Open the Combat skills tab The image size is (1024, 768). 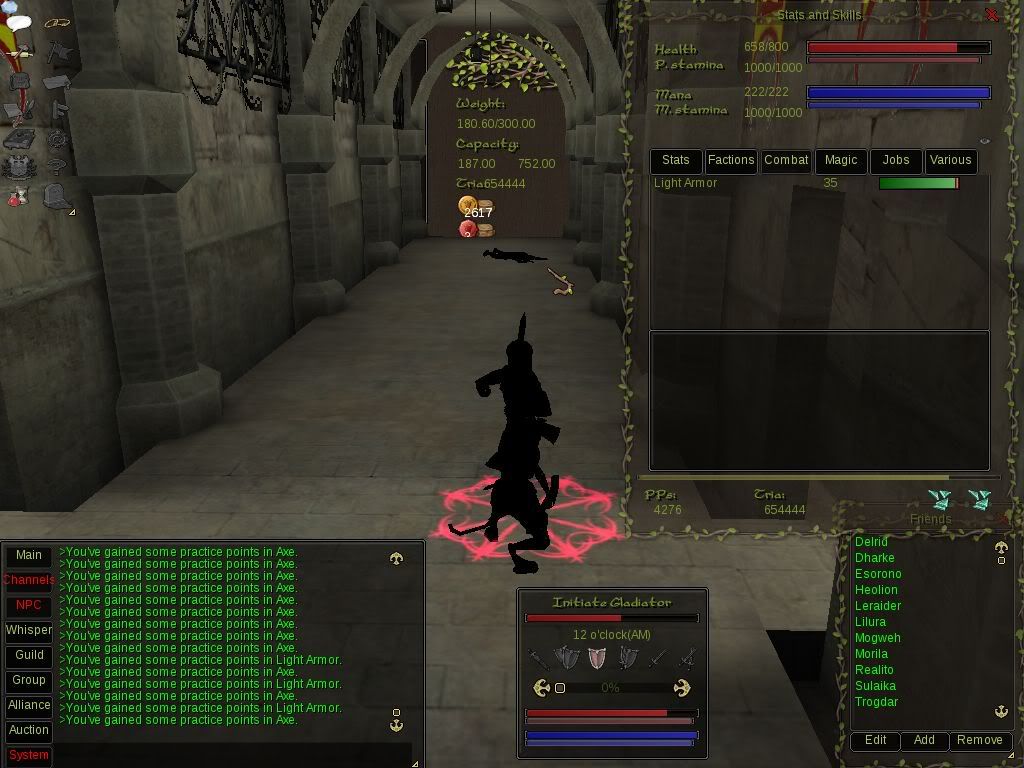coord(786,160)
